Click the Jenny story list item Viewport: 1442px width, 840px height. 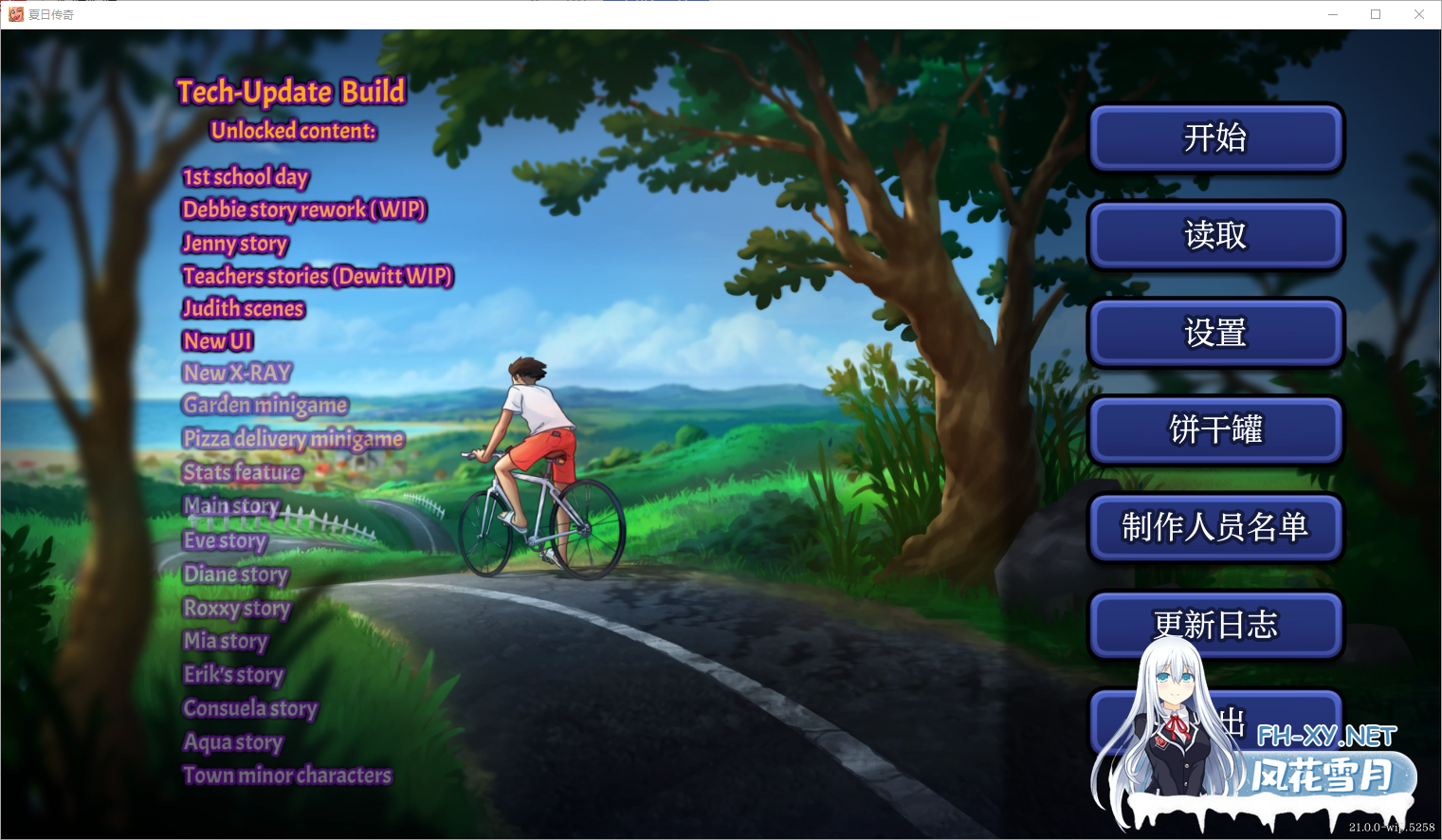tap(234, 245)
